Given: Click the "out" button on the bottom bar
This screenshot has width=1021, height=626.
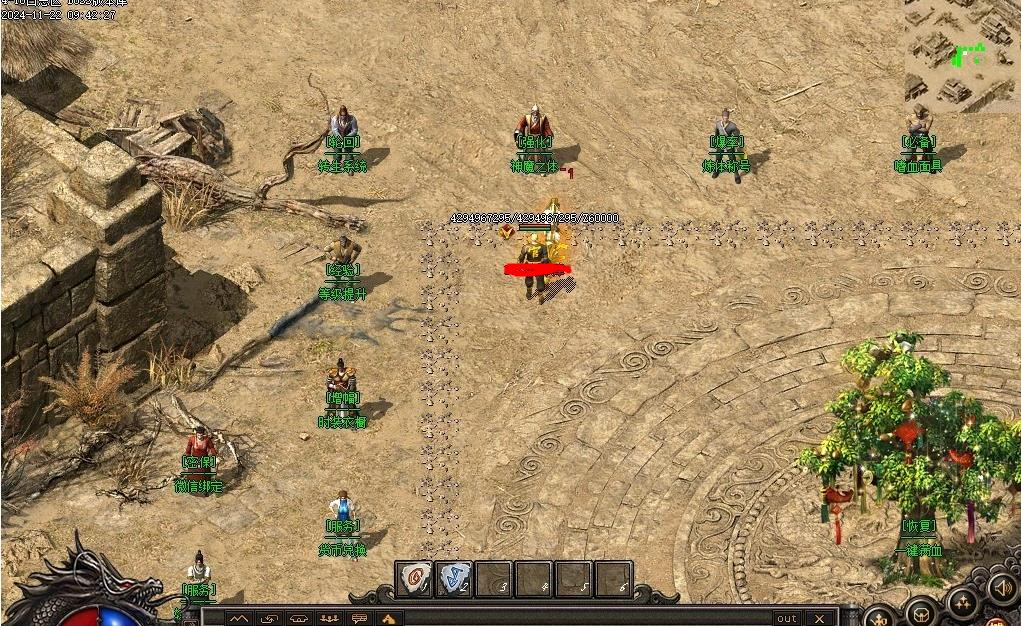Looking at the screenshot, I should (x=787, y=618).
